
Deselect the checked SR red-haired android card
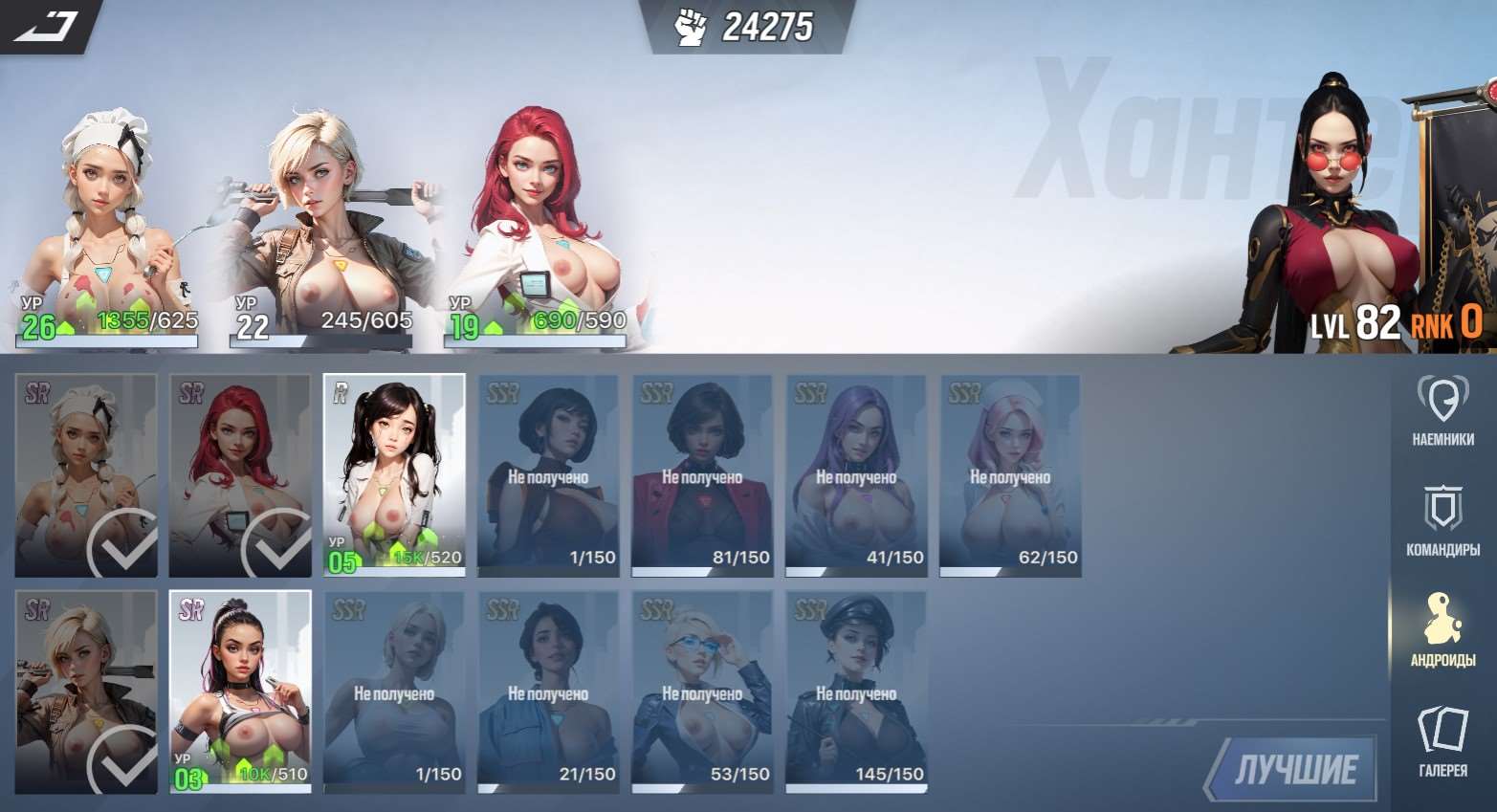(x=240, y=475)
